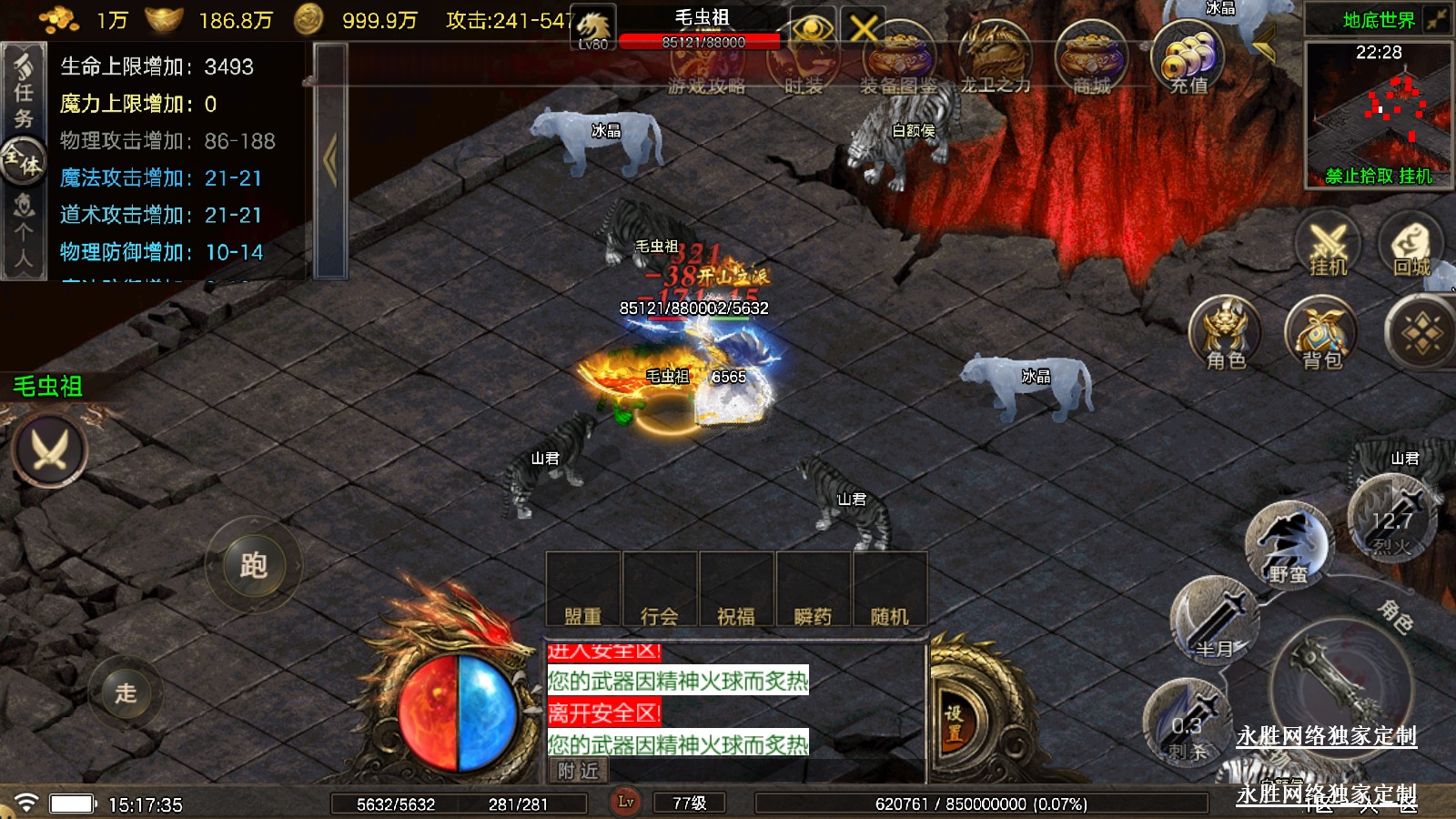This screenshot has height=819, width=1456.
Task: Switch movement mode to 跑 run
Action: (253, 565)
